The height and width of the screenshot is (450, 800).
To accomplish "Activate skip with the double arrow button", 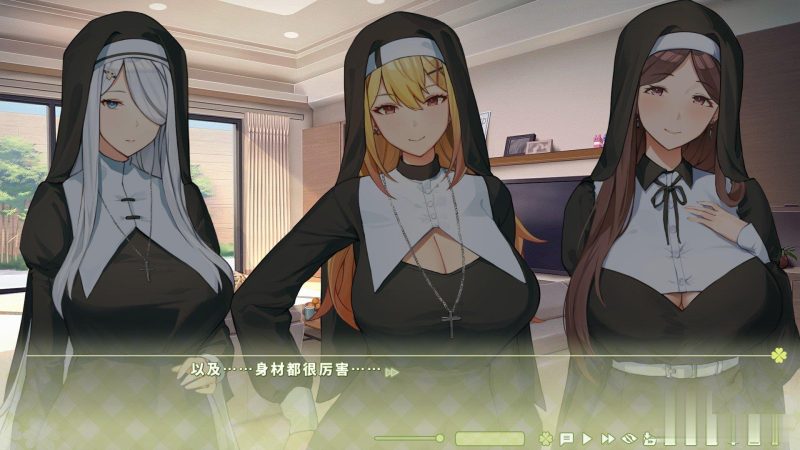I will [607, 438].
